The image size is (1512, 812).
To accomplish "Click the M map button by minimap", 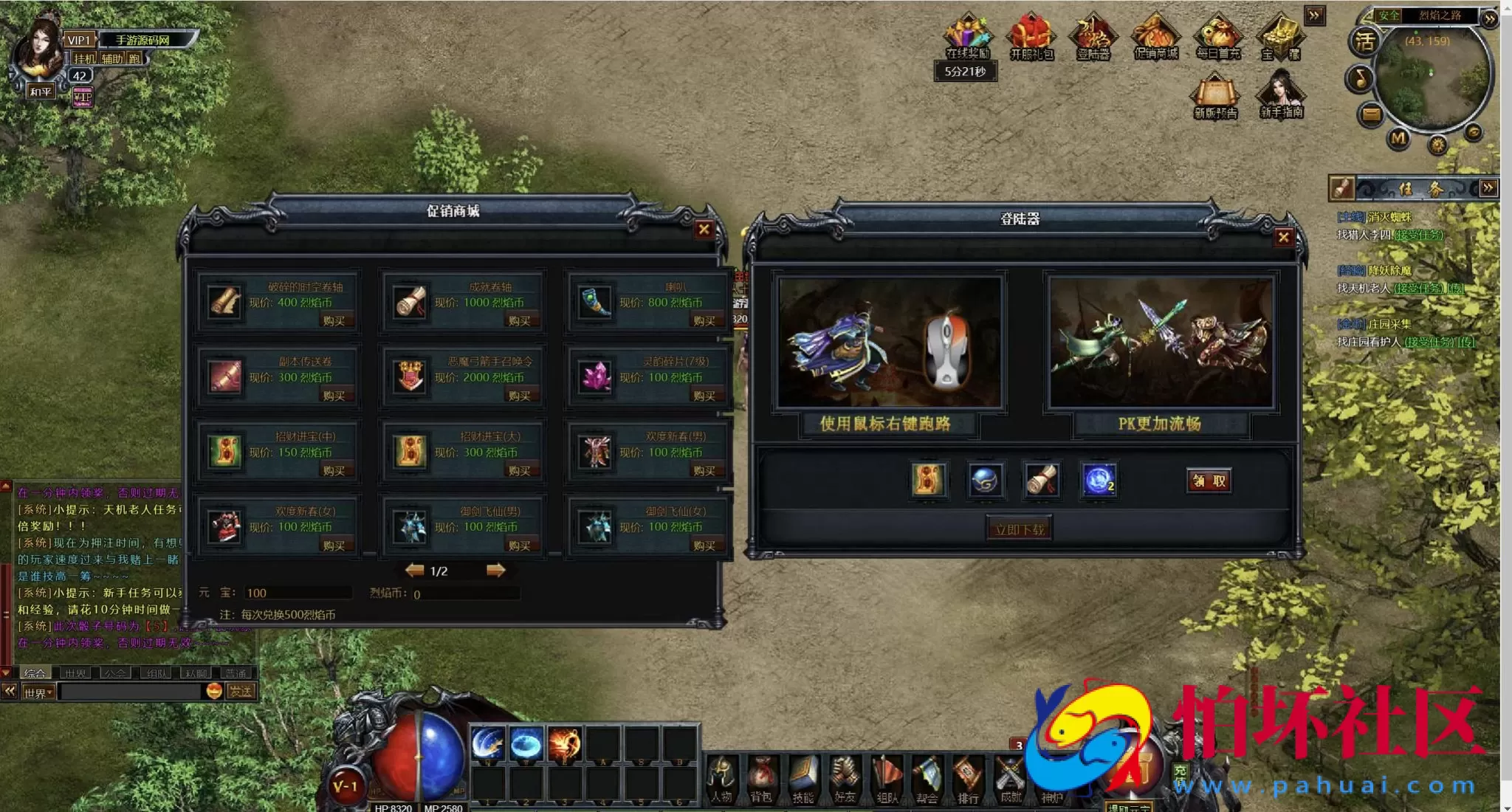I will [x=1398, y=138].
